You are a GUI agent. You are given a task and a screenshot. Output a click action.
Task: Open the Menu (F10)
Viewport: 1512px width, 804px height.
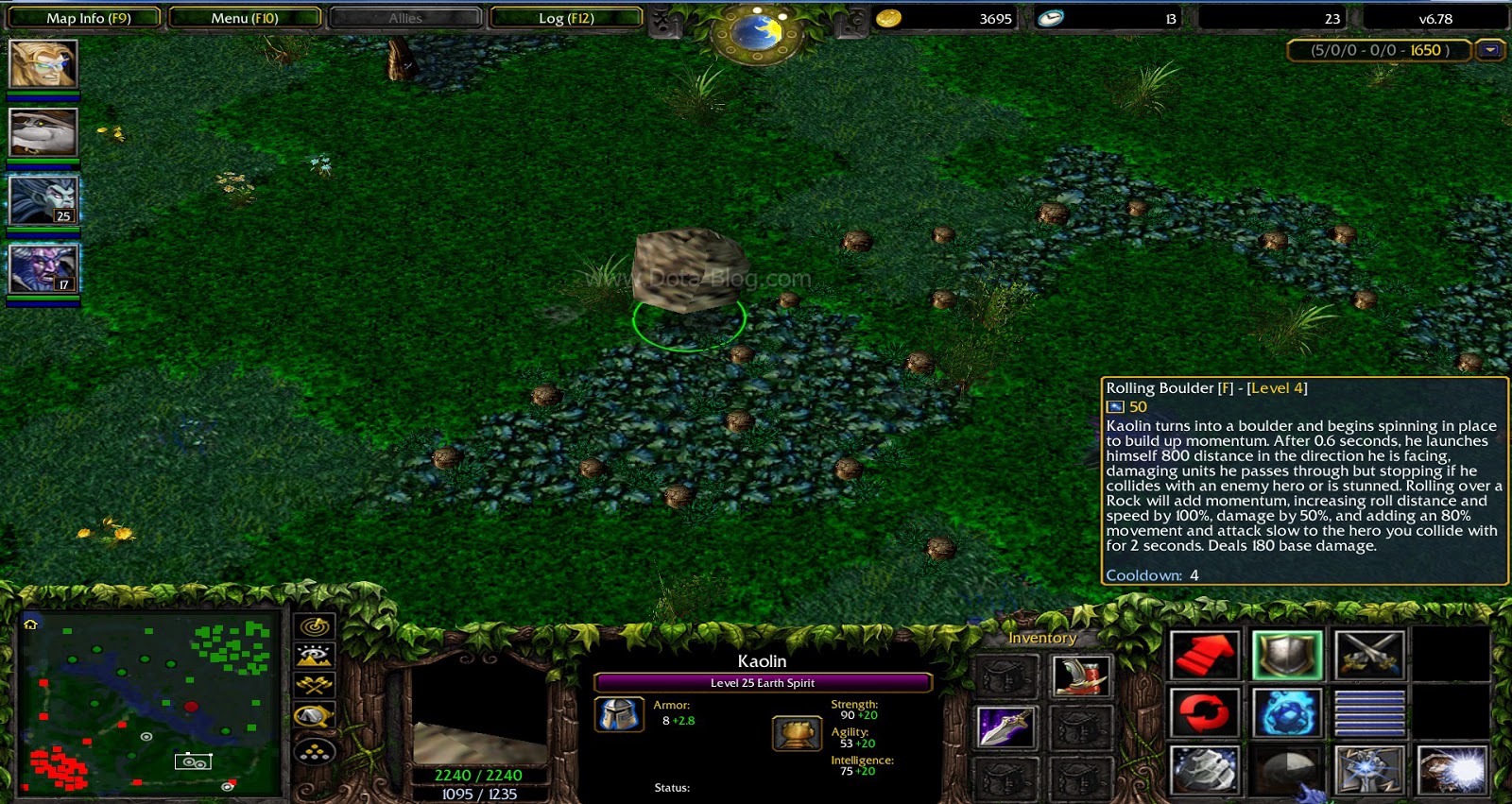[244, 17]
